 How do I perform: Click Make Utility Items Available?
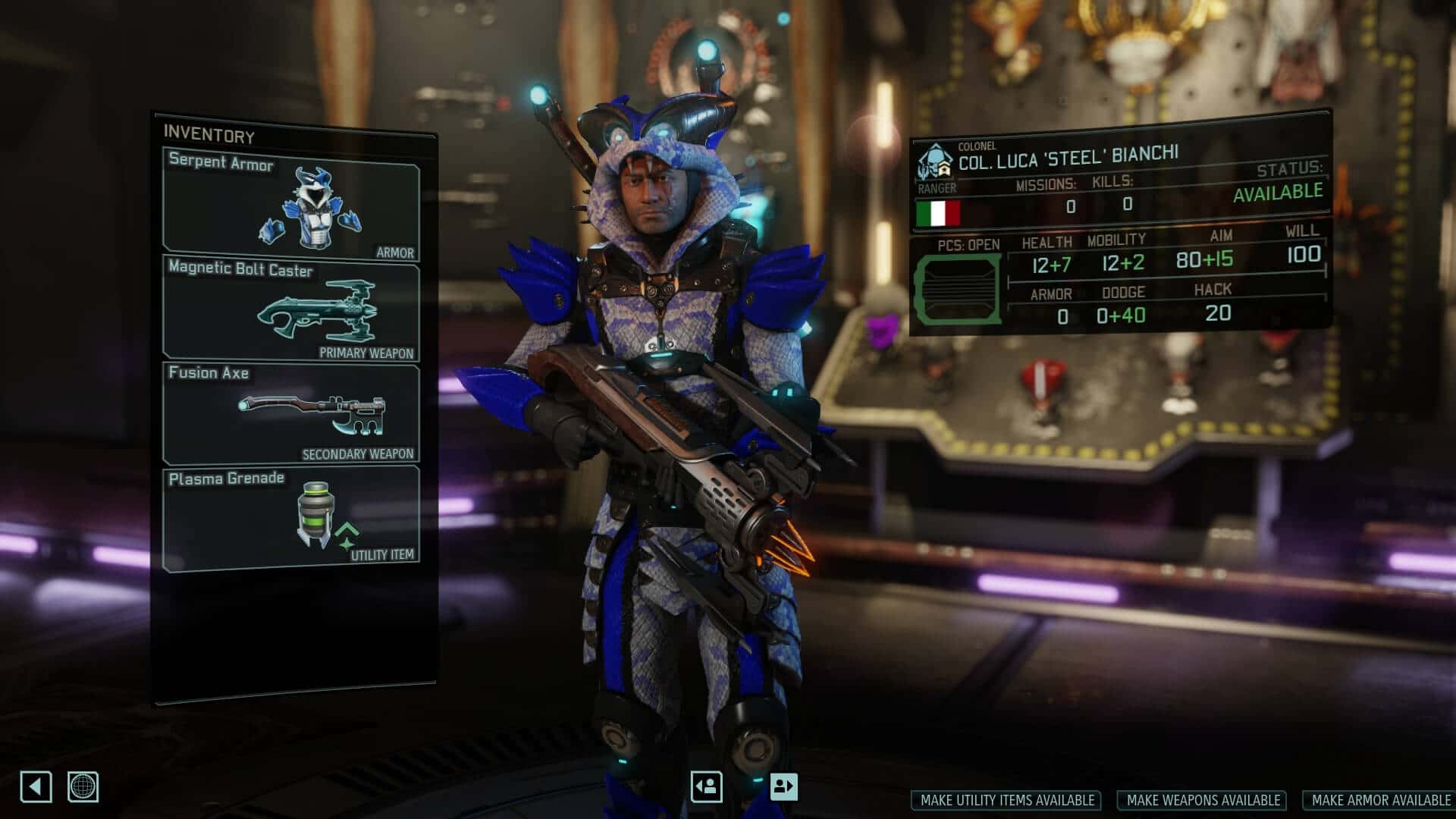point(1007,800)
